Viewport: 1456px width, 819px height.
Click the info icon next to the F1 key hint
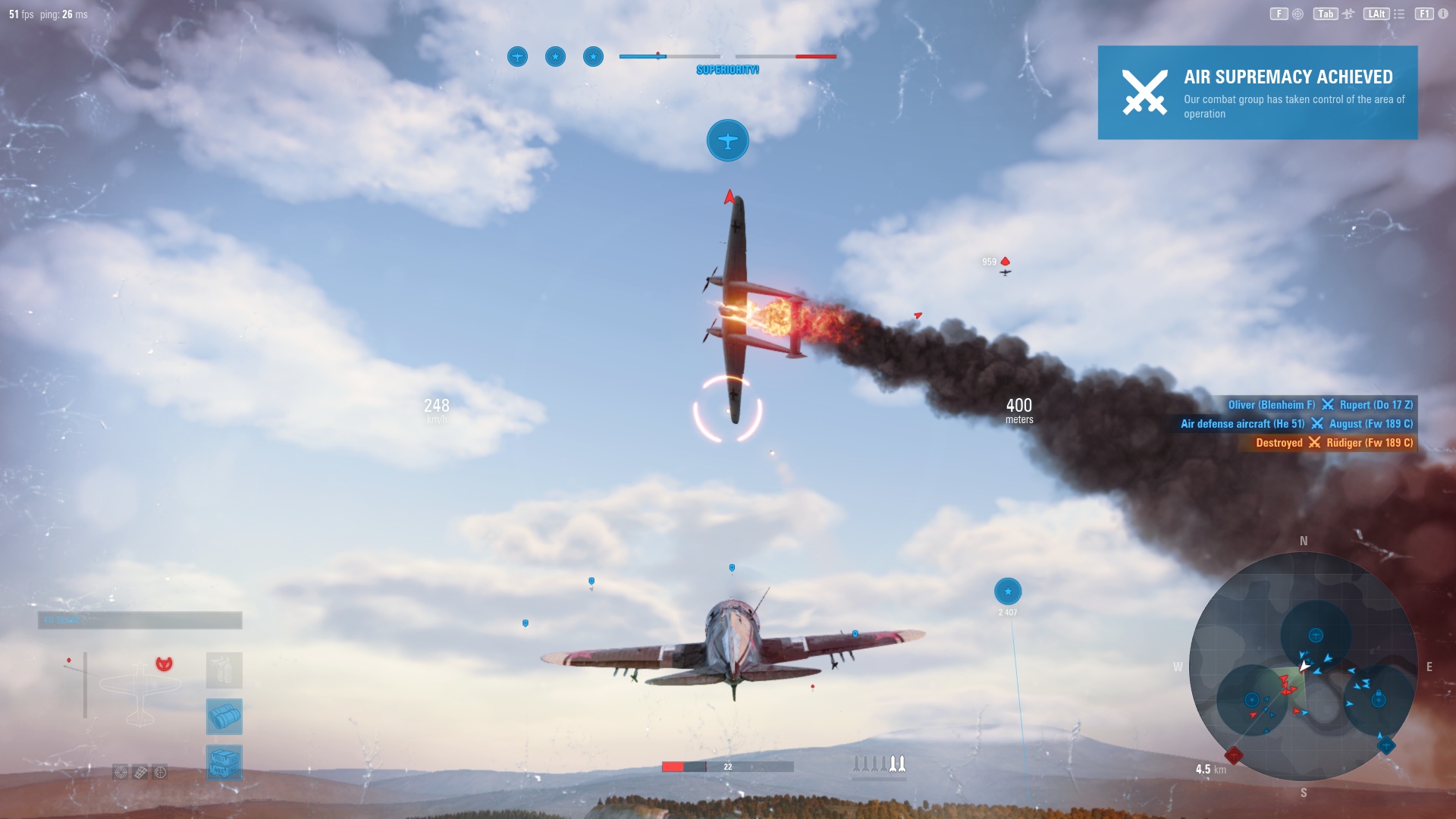(1442, 14)
